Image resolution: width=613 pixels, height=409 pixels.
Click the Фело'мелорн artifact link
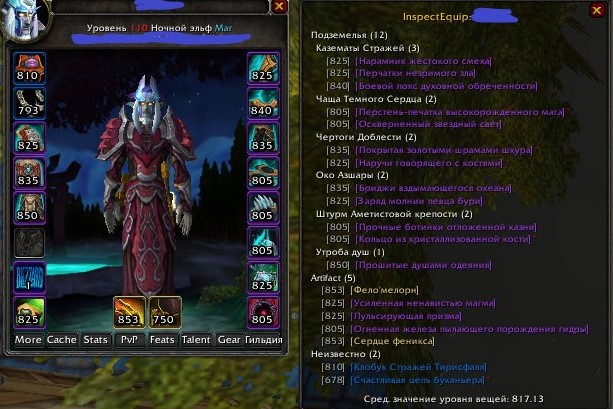(x=383, y=290)
